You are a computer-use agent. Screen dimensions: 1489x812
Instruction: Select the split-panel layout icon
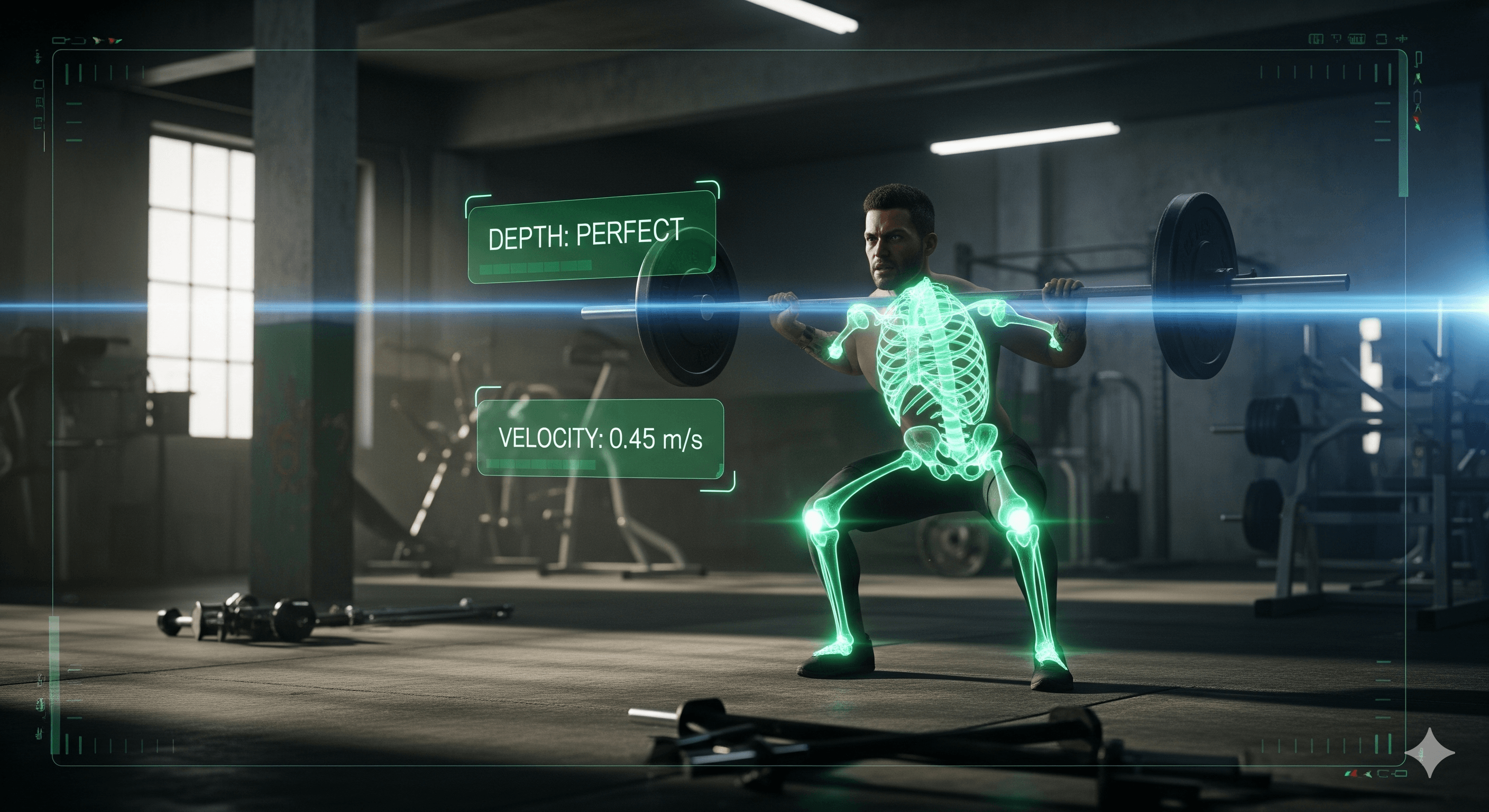(x=1316, y=39)
